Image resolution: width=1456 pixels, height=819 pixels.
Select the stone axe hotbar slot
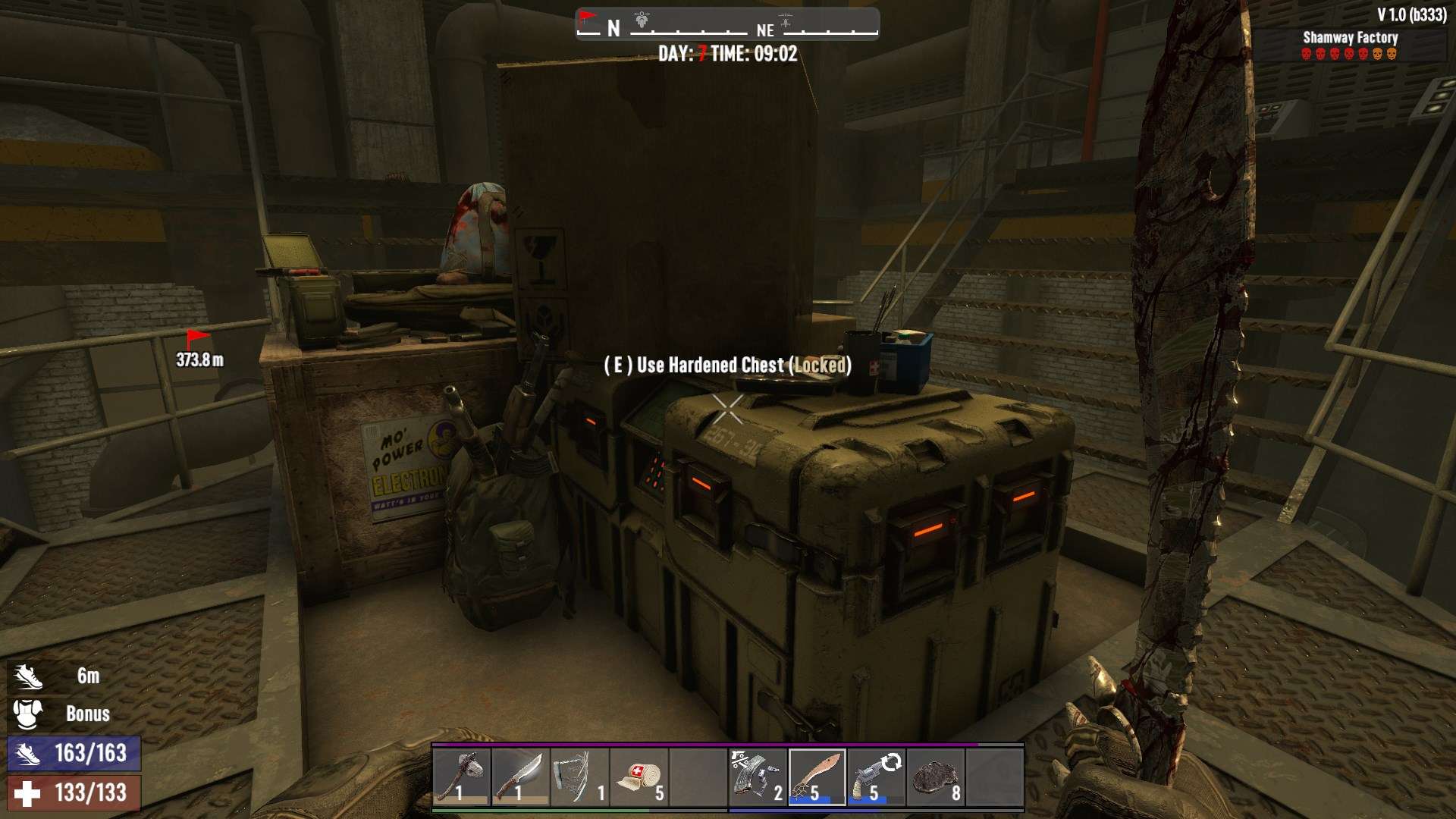point(462,777)
